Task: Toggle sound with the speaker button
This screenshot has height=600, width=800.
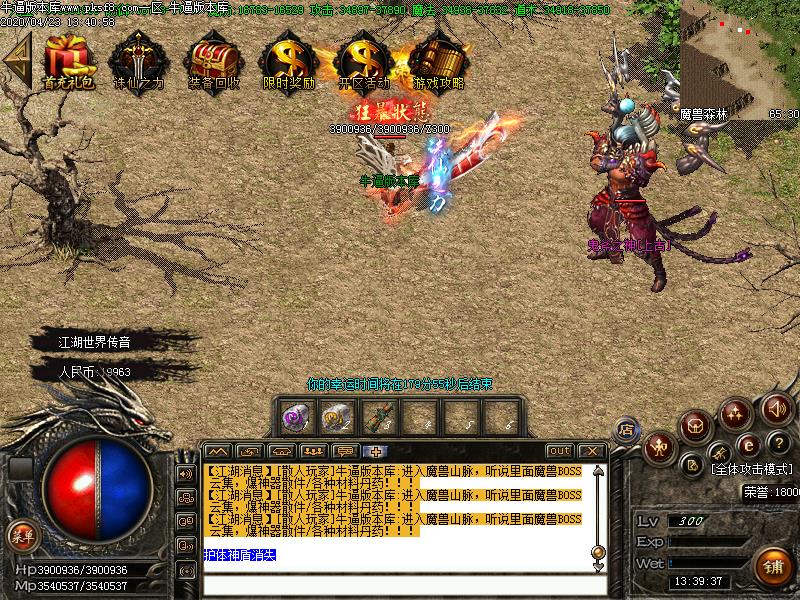Action: pyautogui.click(x=776, y=408)
